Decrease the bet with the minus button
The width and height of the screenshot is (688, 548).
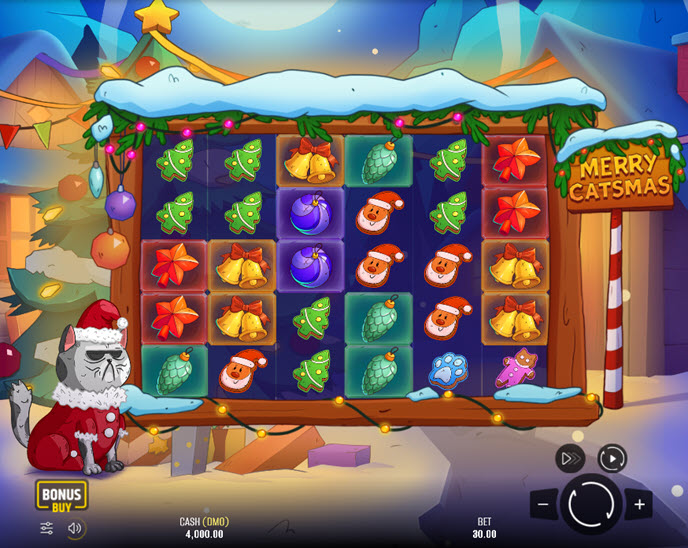coord(544,504)
